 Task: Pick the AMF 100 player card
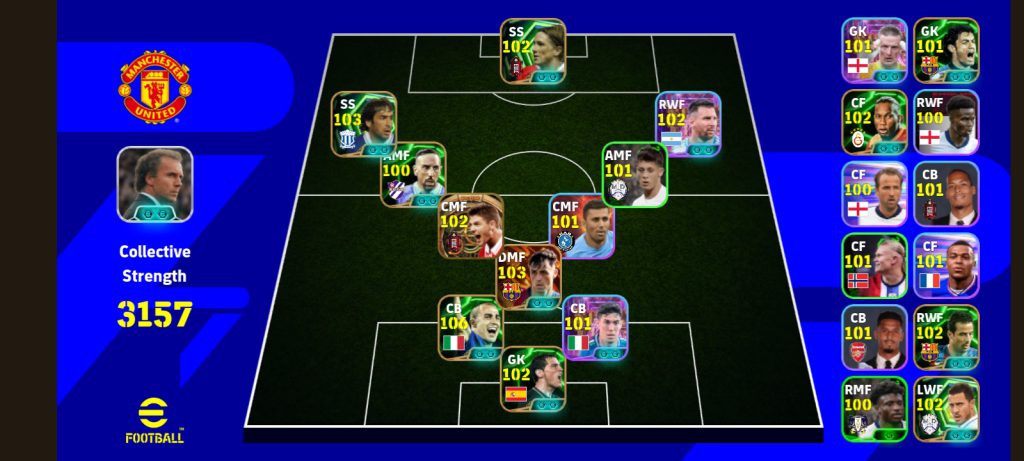413,174
